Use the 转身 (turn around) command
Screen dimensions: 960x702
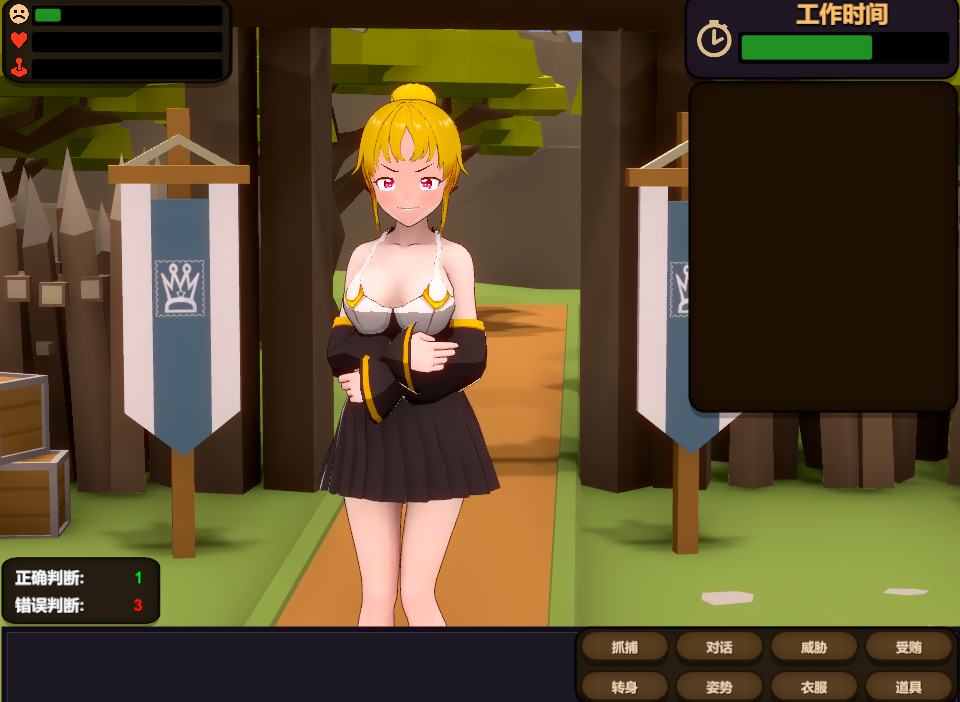[x=625, y=686]
